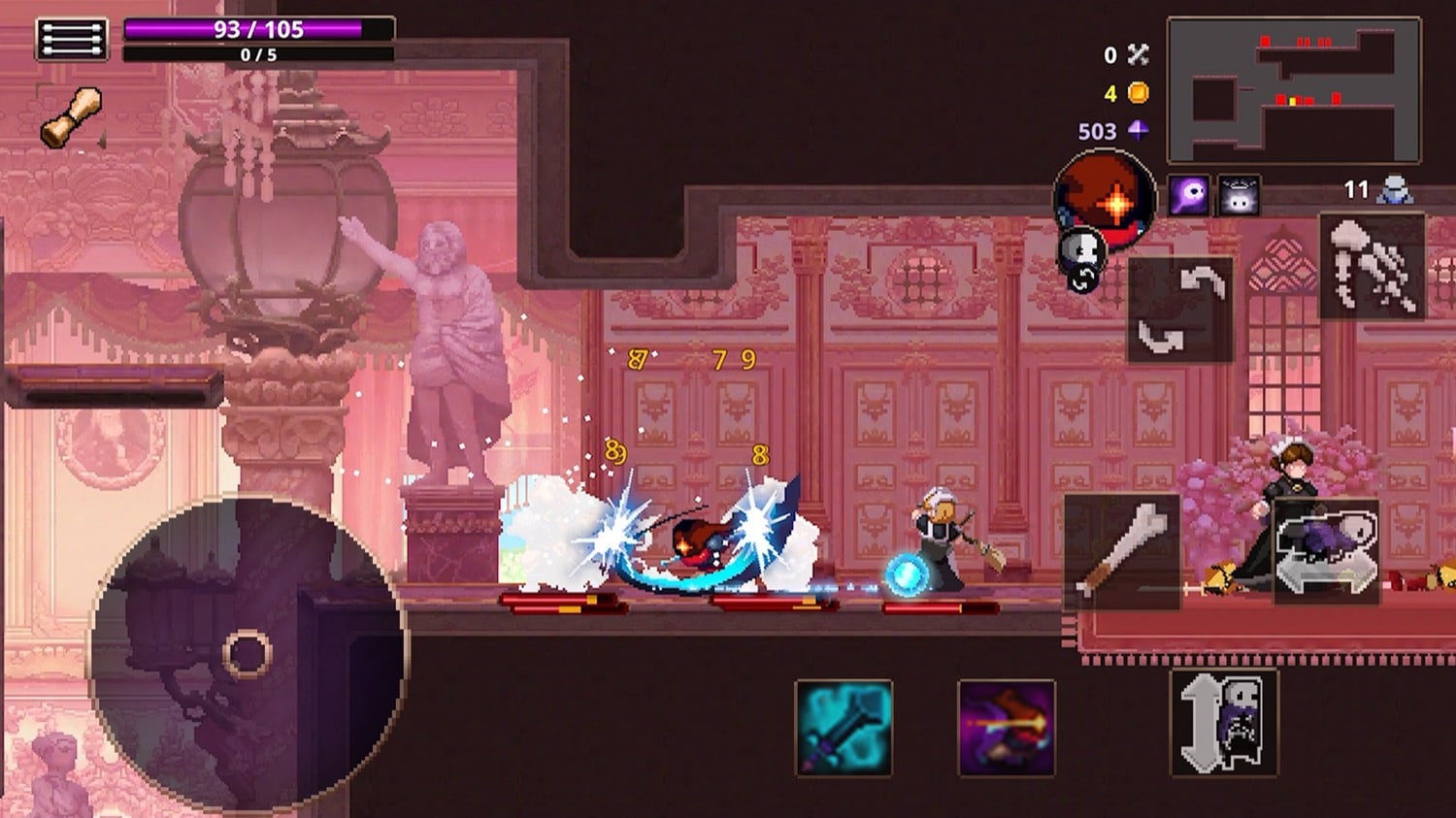The image size is (1456, 818).
Task: Open the dungeon minimap
Action: [1293, 89]
